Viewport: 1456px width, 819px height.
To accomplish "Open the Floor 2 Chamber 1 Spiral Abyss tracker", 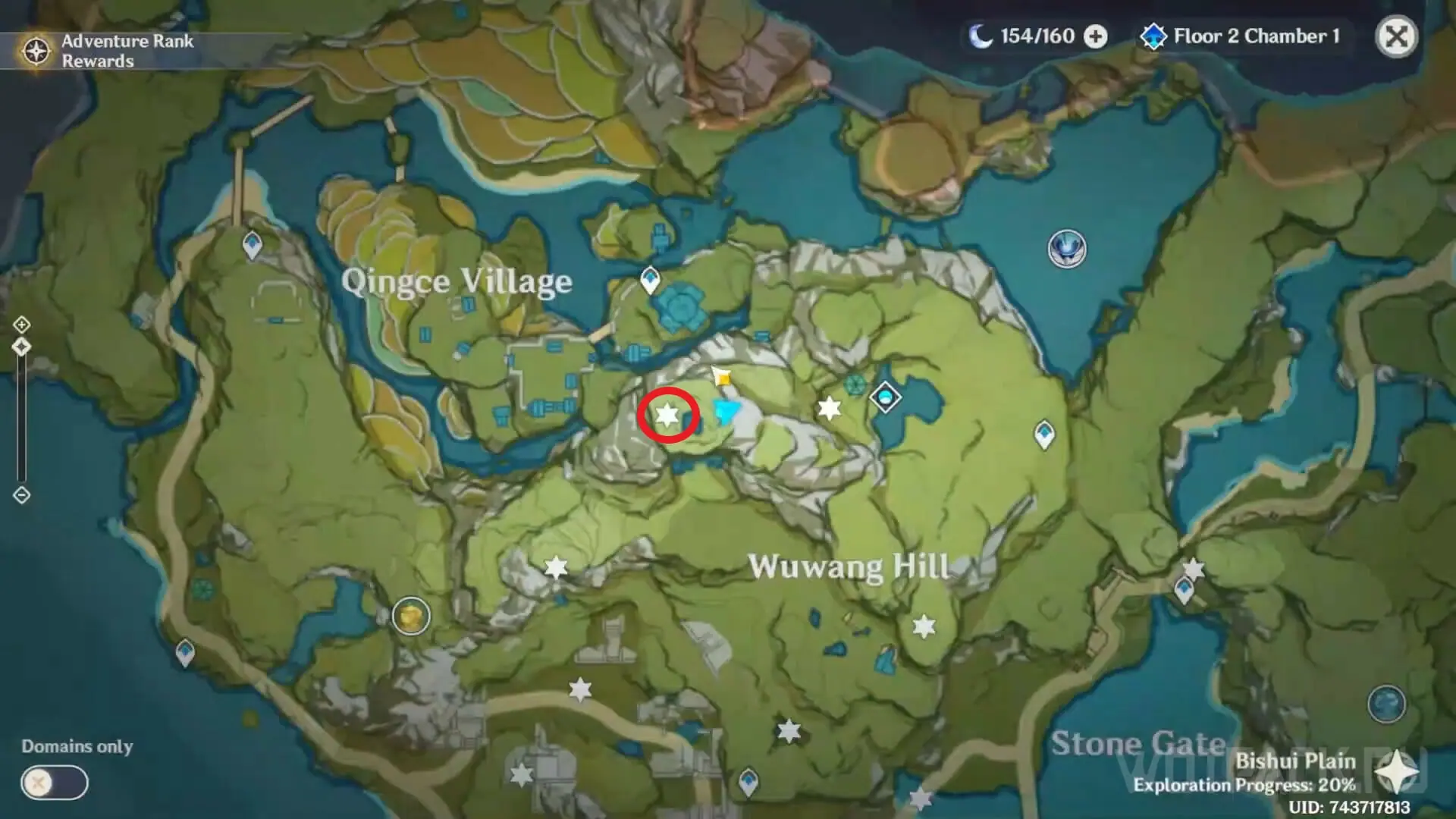I will (1241, 36).
